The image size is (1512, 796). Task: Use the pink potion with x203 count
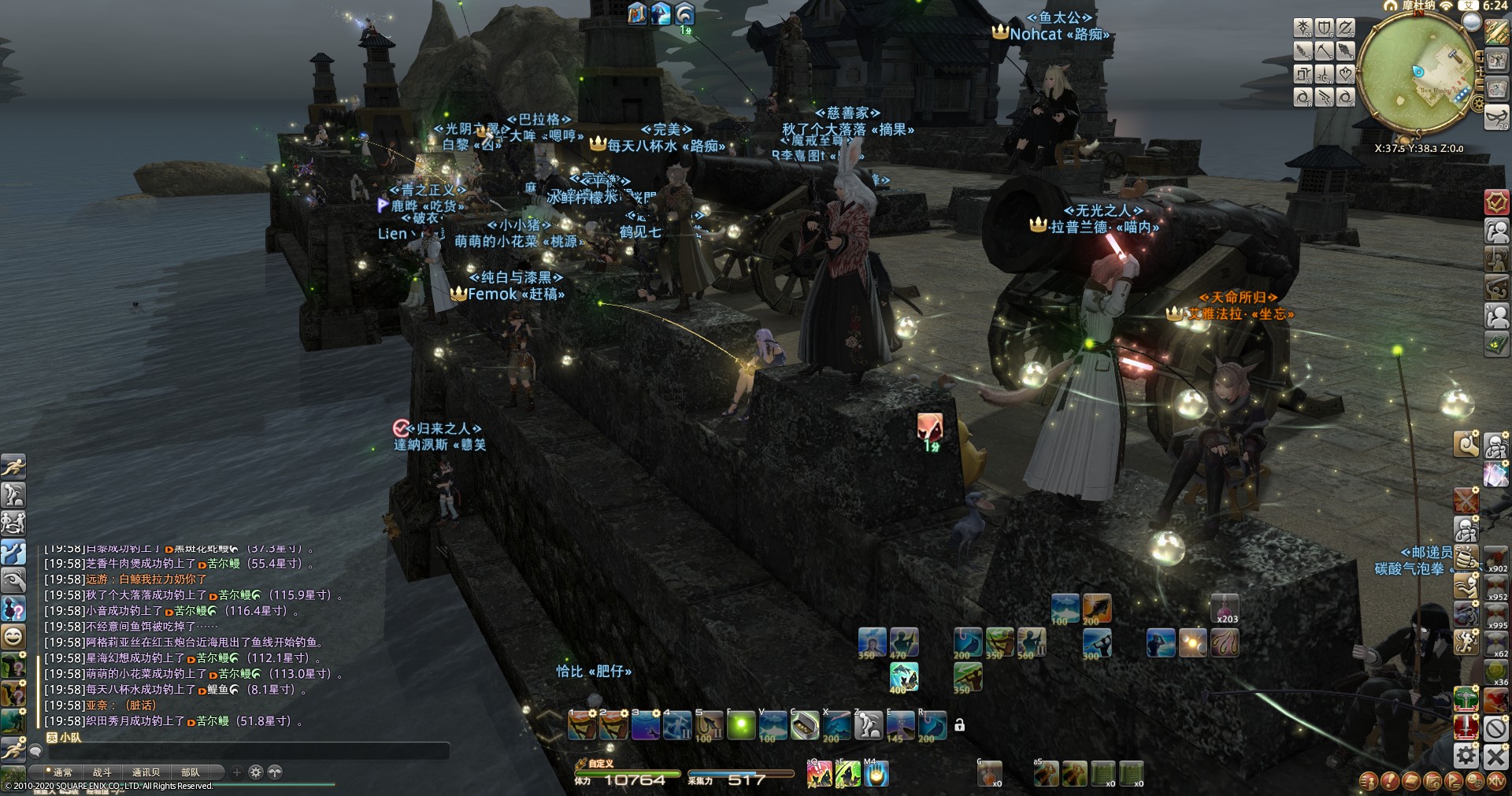[x=1225, y=609]
